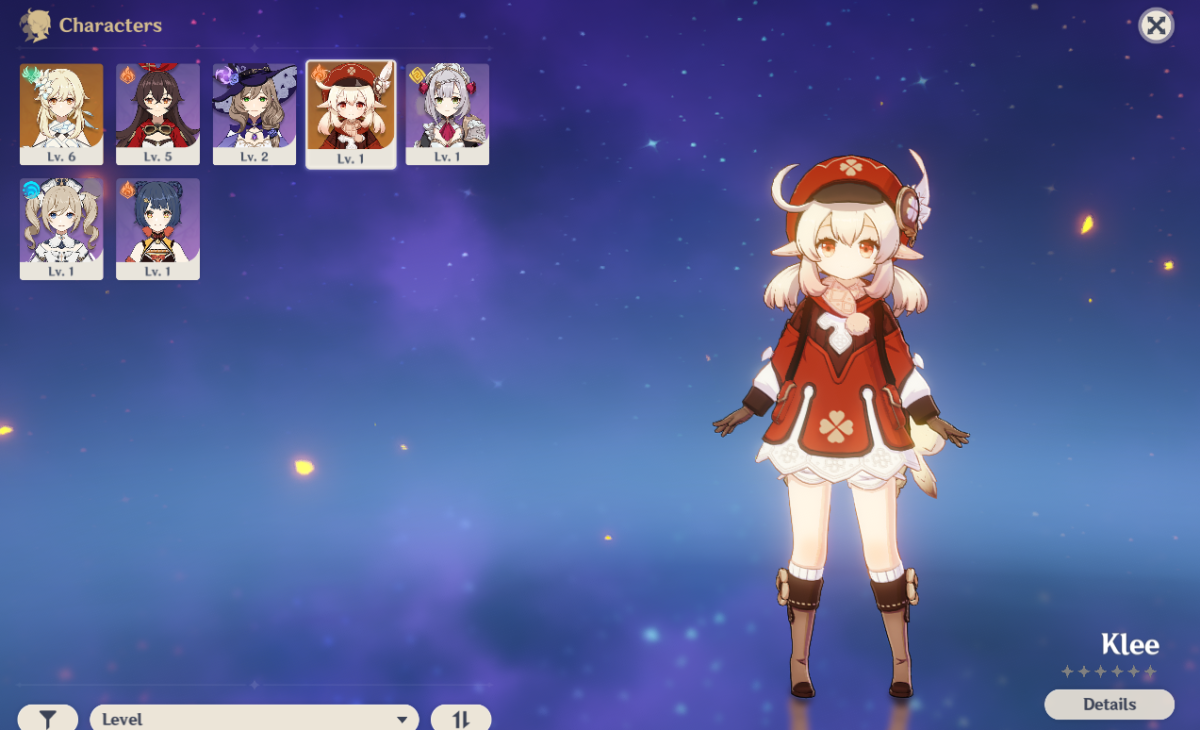Select Noelle's character portrait
This screenshot has width=1200, height=730.
447,114
